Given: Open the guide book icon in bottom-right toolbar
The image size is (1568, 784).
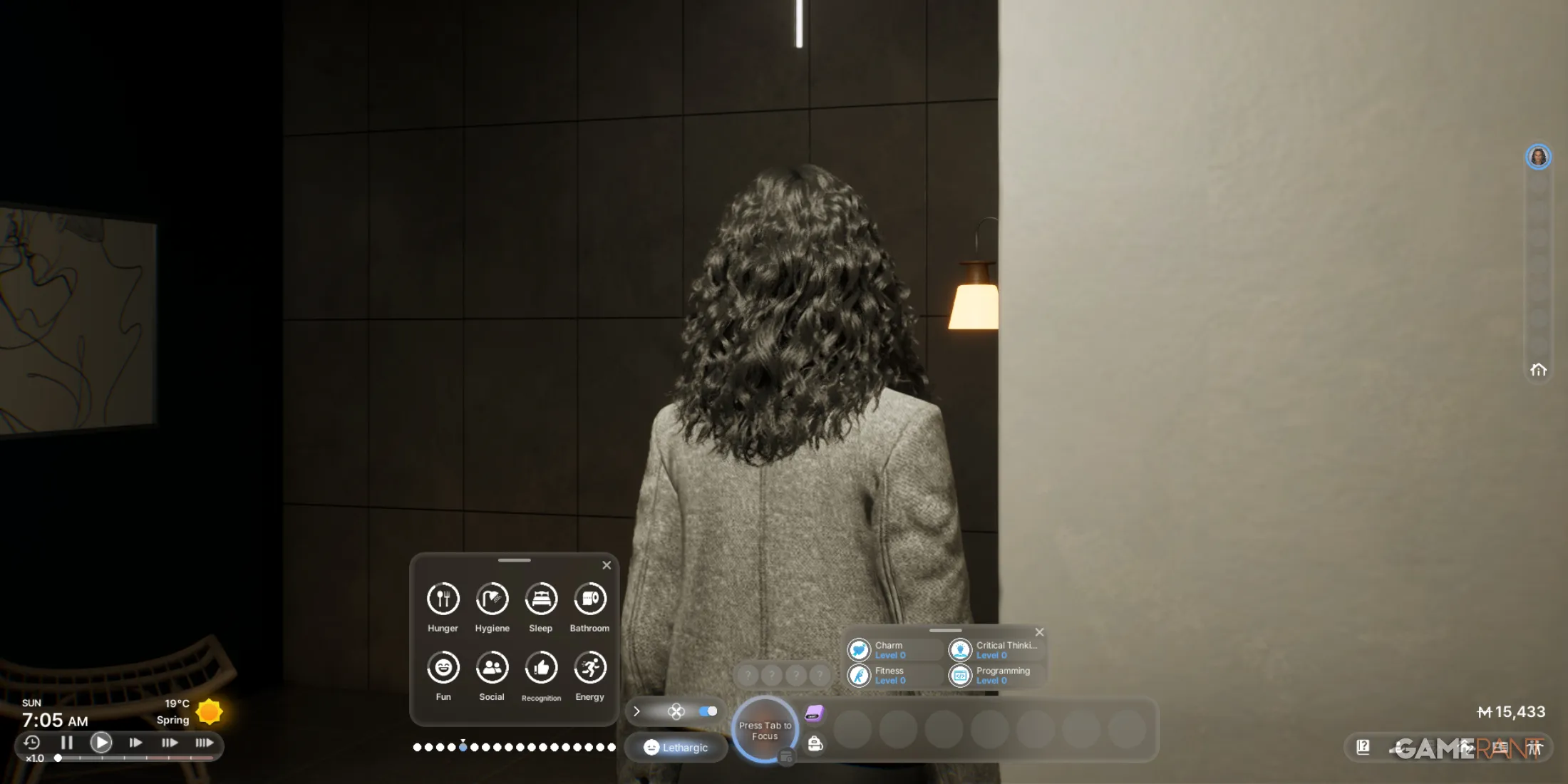Looking at the screenshot, I should point(1363,747).
